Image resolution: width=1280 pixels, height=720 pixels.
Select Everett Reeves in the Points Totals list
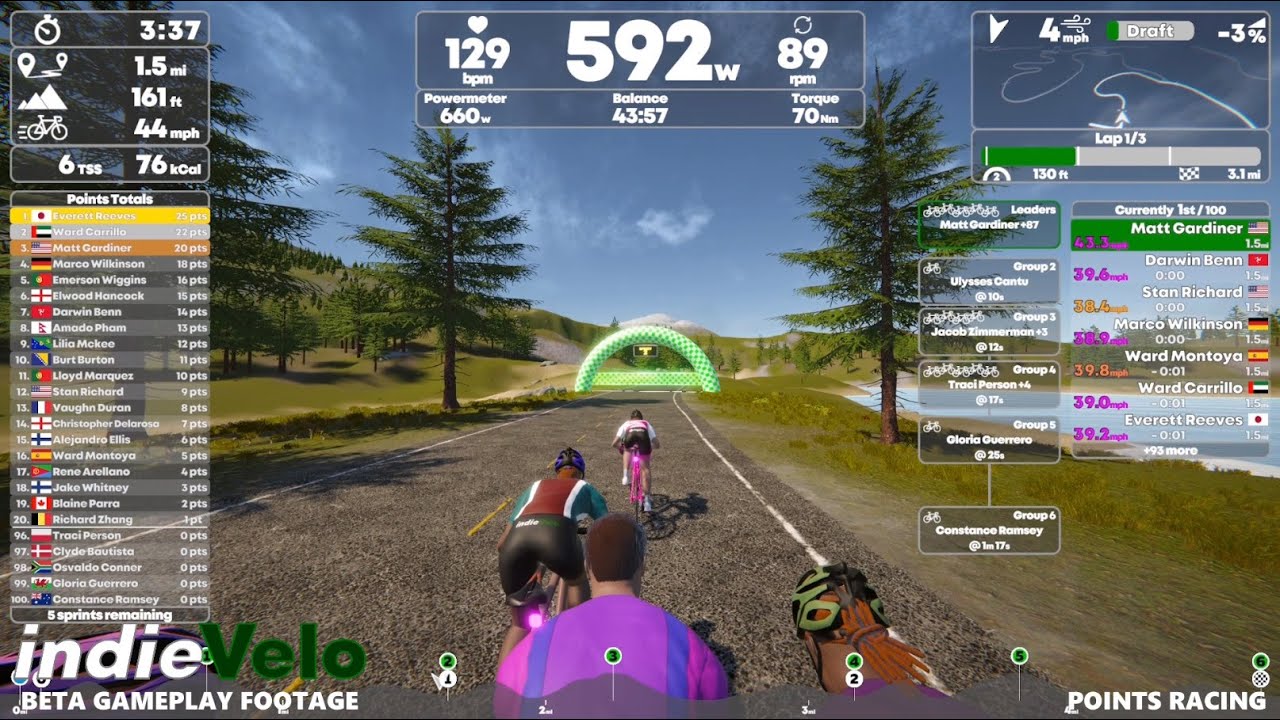click(x=110, y=216)
